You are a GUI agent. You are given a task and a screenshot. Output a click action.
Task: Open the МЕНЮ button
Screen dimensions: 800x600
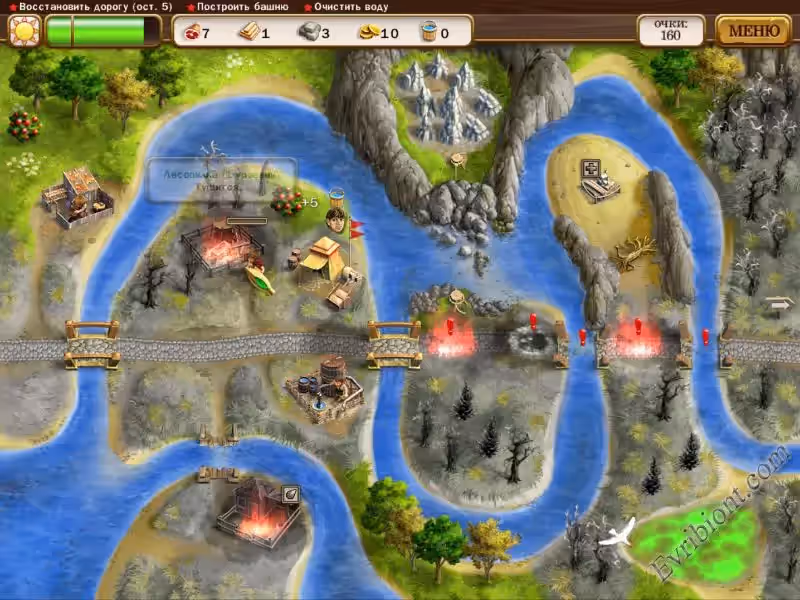pyautogui.click(x=754, y=30)
